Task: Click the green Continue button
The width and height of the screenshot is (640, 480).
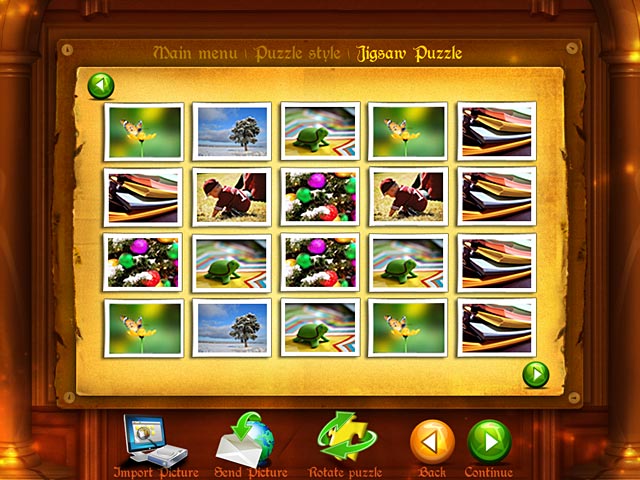Action: pyautogui.click(x=489, y=442)
